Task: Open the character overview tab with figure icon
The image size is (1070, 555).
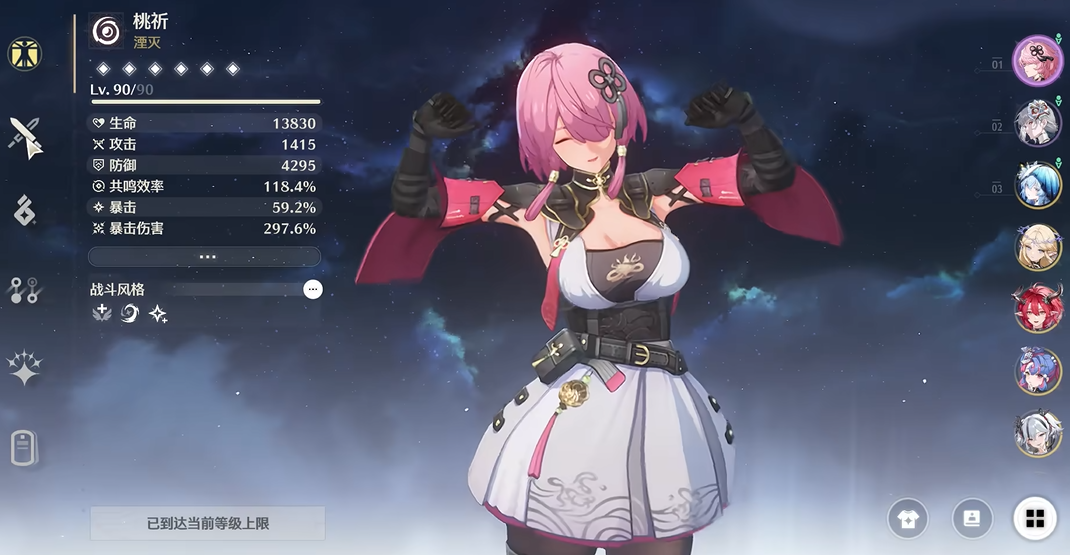Action: tap(25, 54)
